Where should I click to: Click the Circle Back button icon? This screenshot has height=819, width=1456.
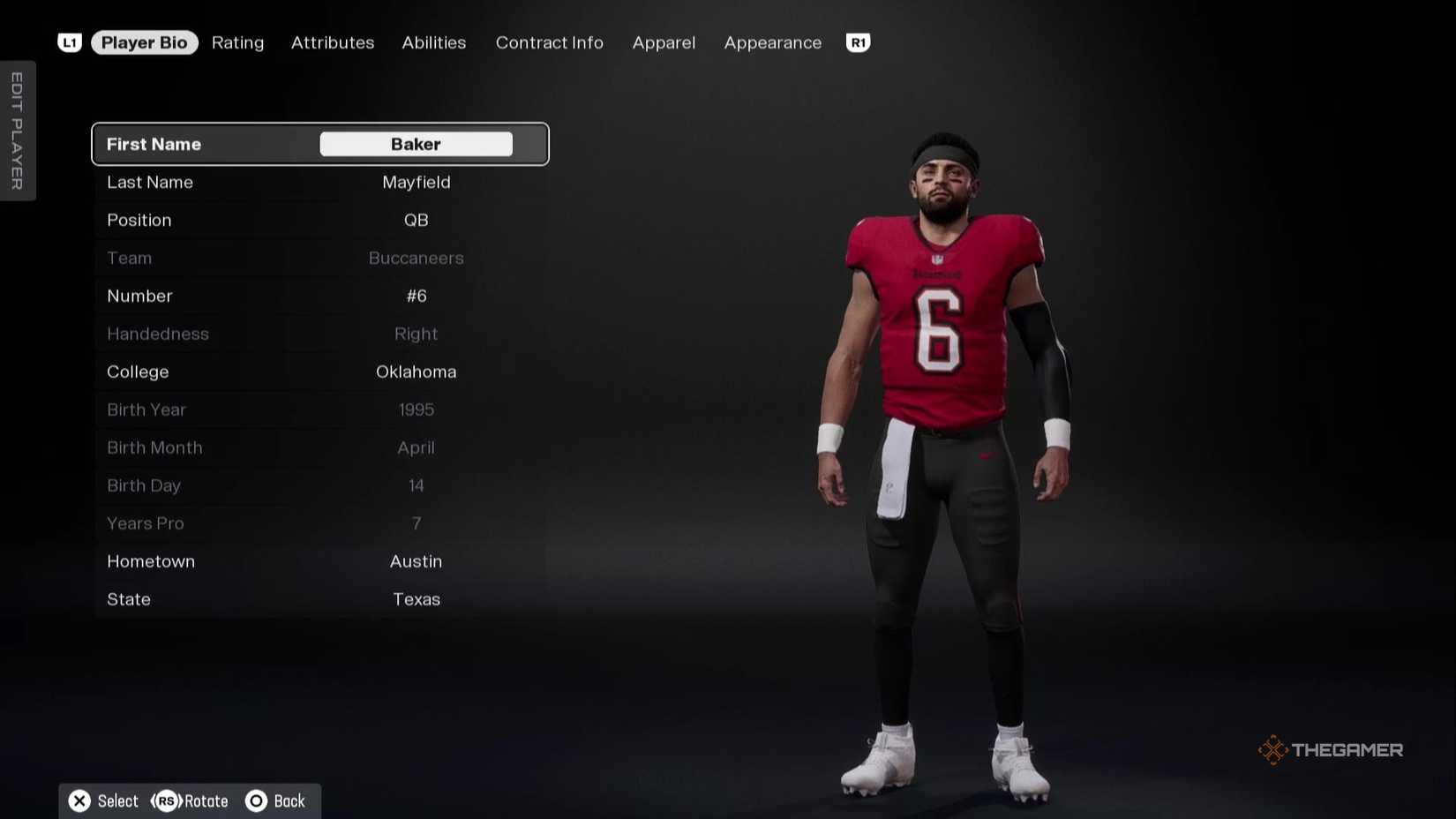pos(257,800)
